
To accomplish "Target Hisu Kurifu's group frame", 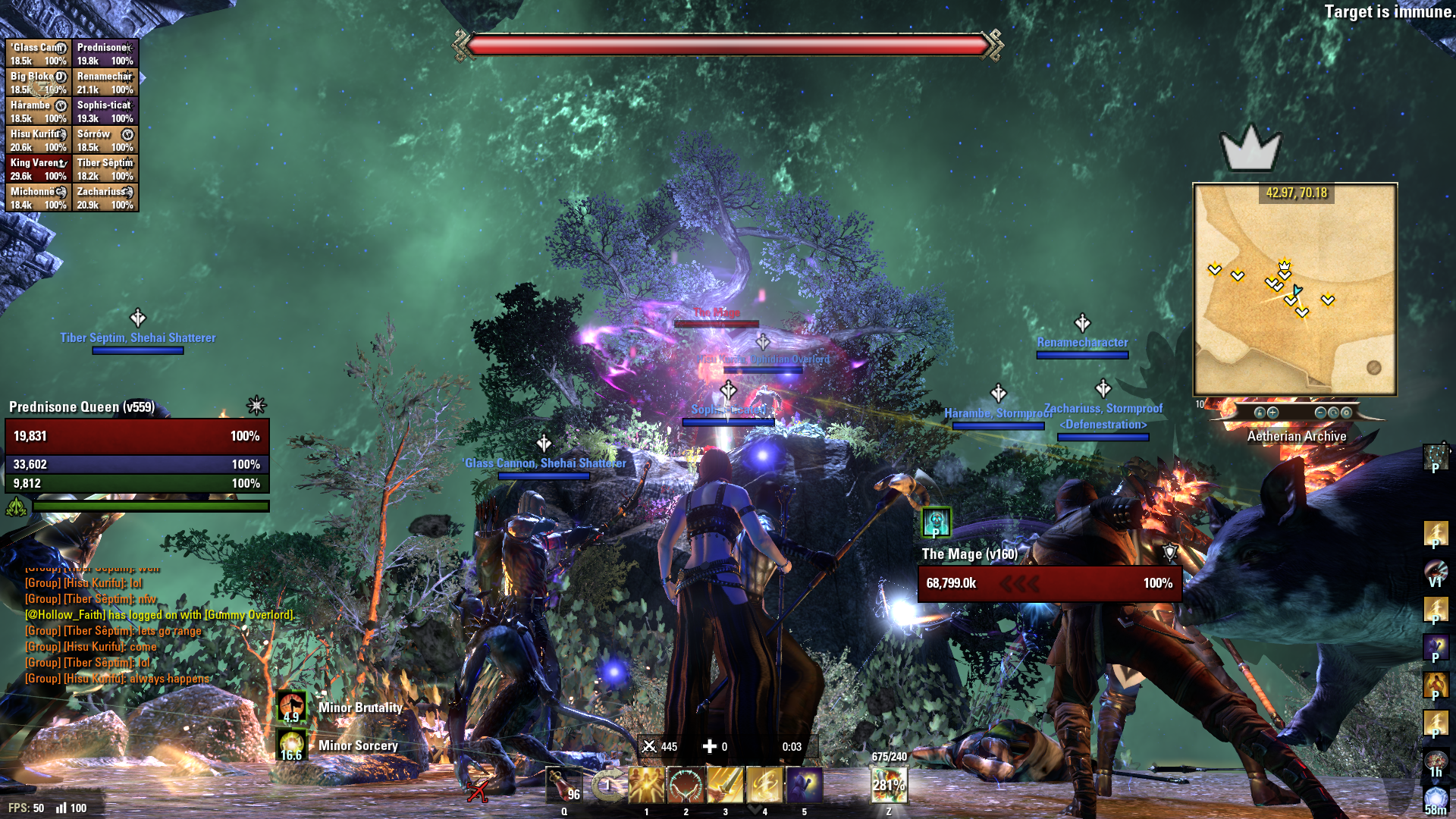I will pyautogui.click(x=39, y=140).
